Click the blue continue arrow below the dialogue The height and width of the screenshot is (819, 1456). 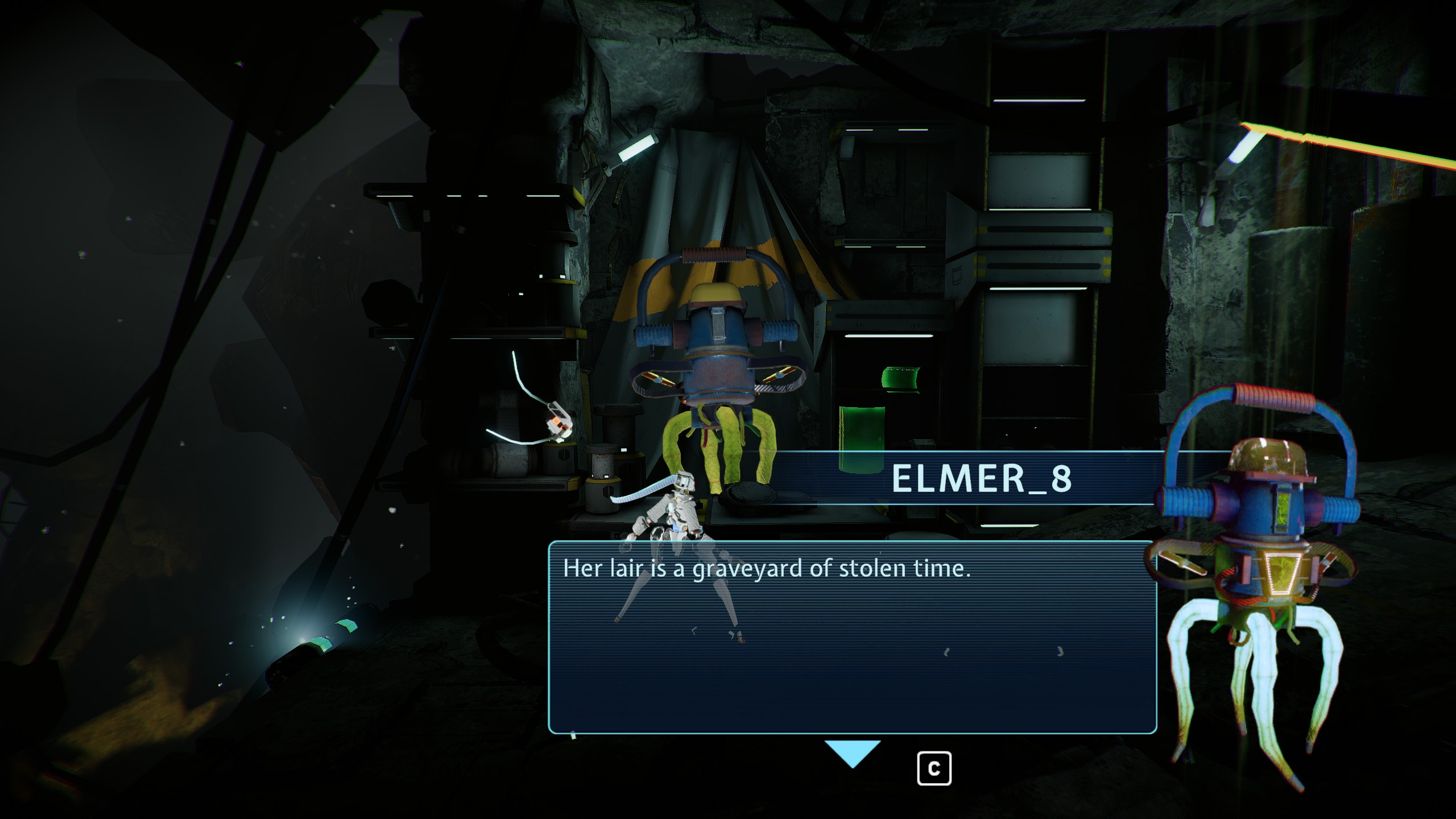[852, 752]
